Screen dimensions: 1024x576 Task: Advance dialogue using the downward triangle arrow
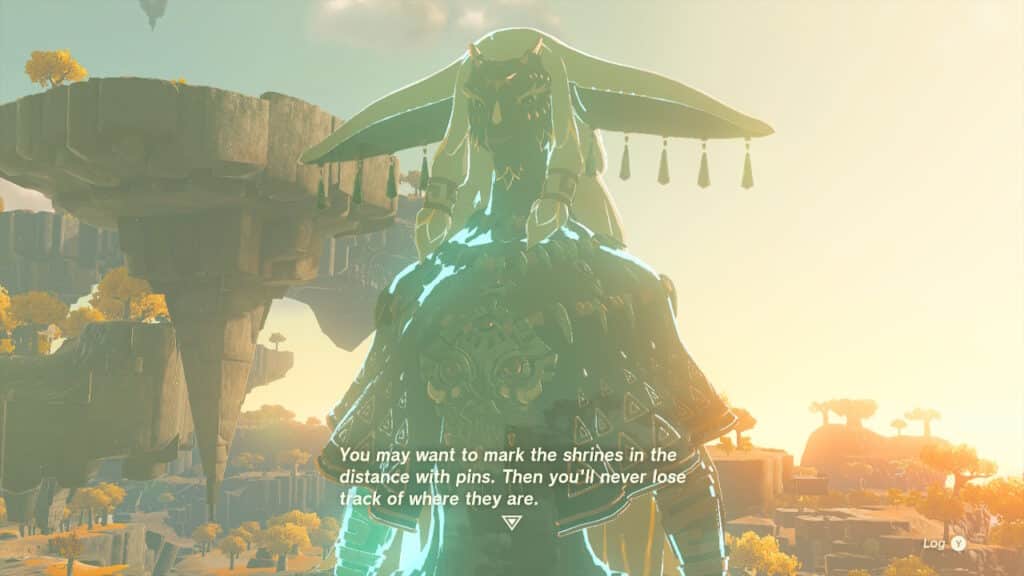[512, 521]
